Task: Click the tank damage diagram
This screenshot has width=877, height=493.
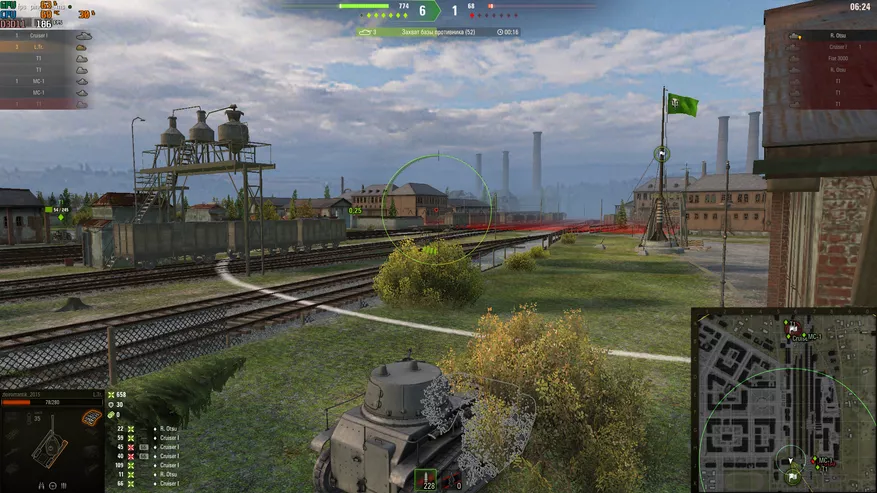Action: pyautogui.click(x=48, y=446)
